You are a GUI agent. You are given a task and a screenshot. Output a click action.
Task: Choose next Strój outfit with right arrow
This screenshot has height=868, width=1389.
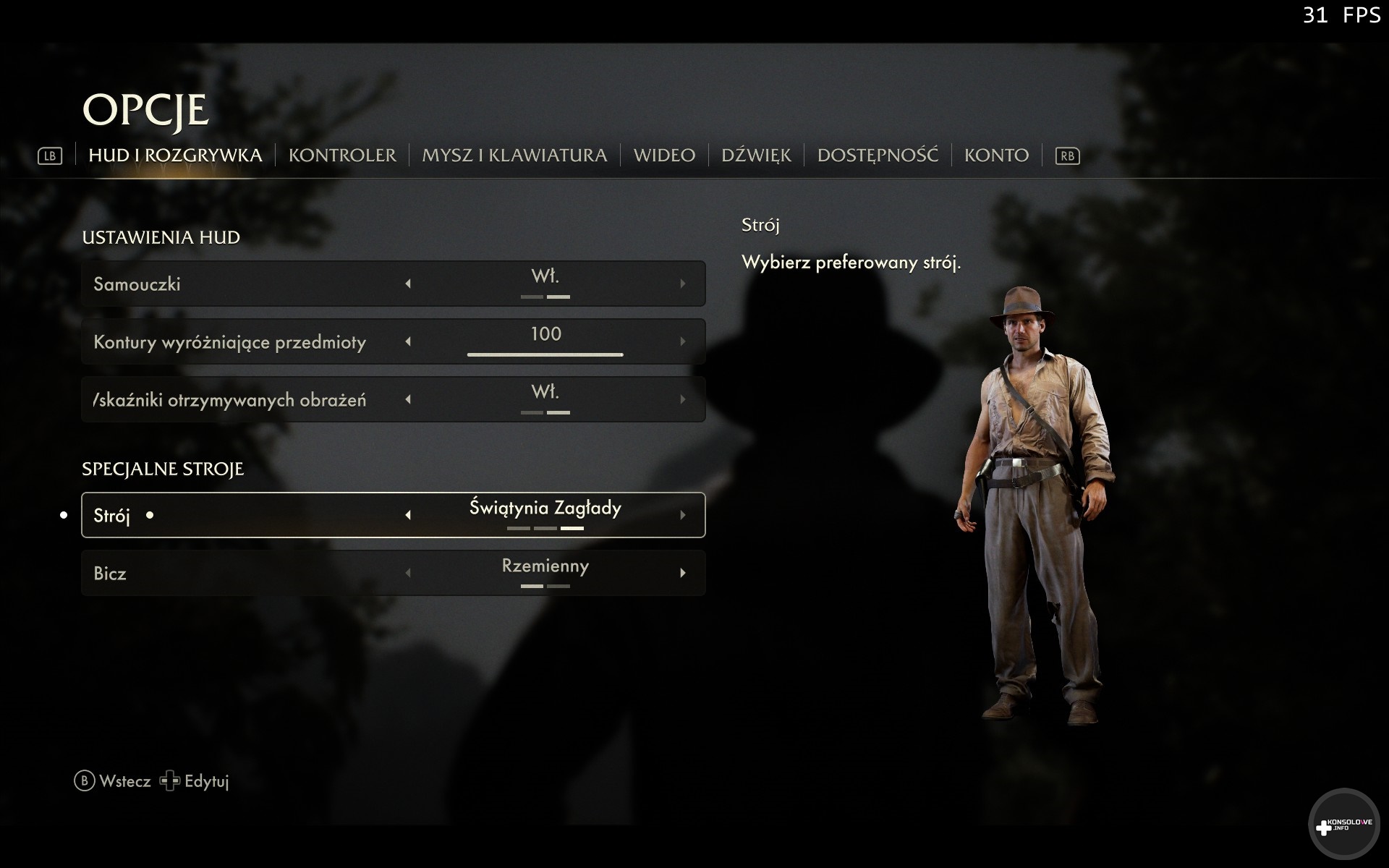coord(682,515)
